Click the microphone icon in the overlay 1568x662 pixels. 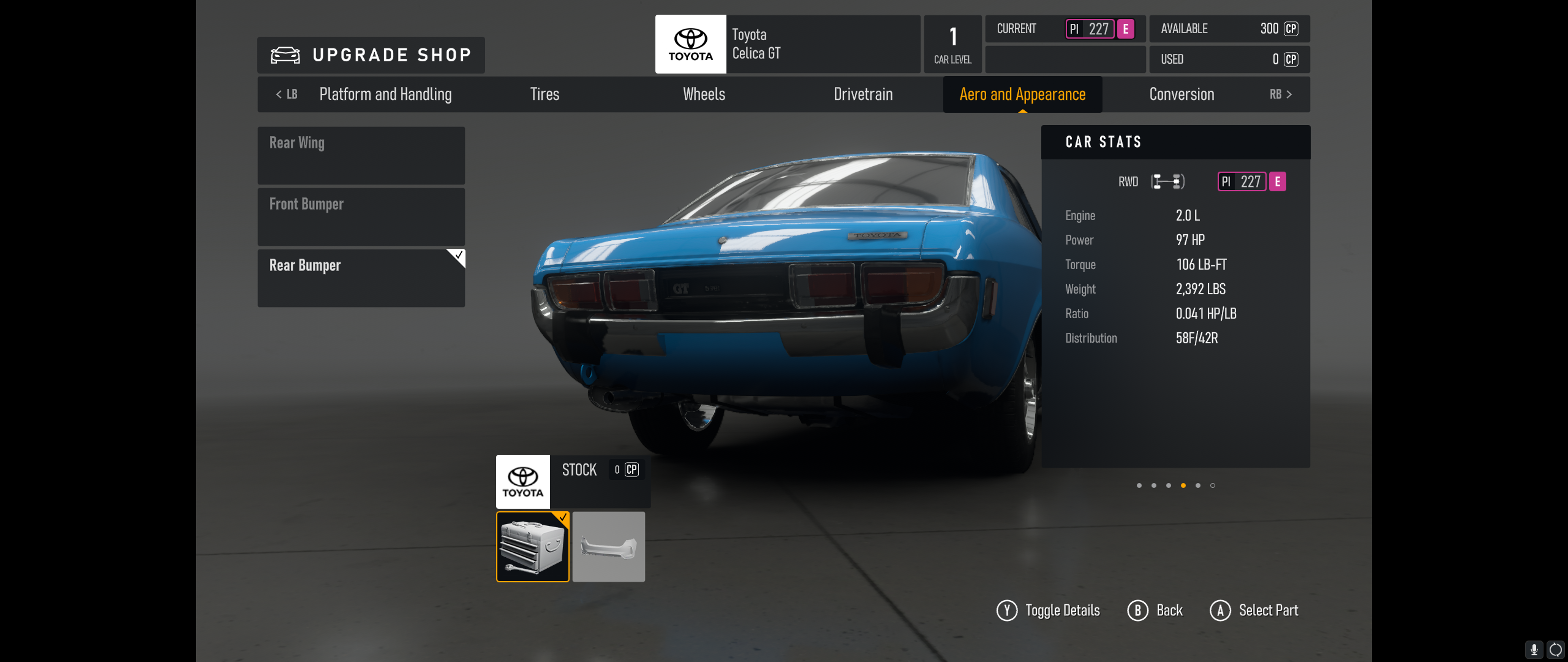click(1534, 649)
